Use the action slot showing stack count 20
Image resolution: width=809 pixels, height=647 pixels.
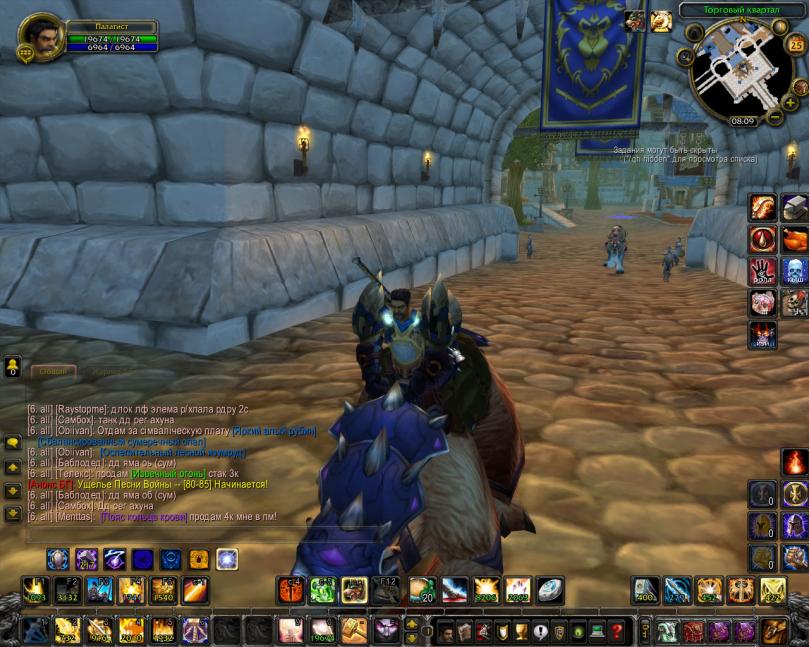[423, 590]
